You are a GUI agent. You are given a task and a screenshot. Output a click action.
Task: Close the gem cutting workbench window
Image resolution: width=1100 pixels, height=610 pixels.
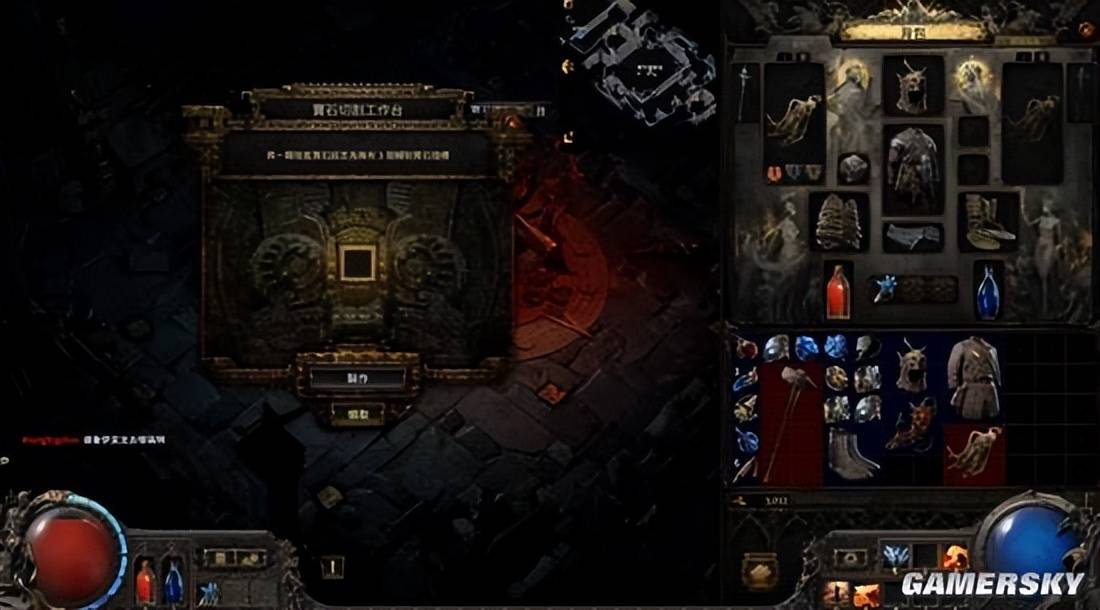coord(512,123)
